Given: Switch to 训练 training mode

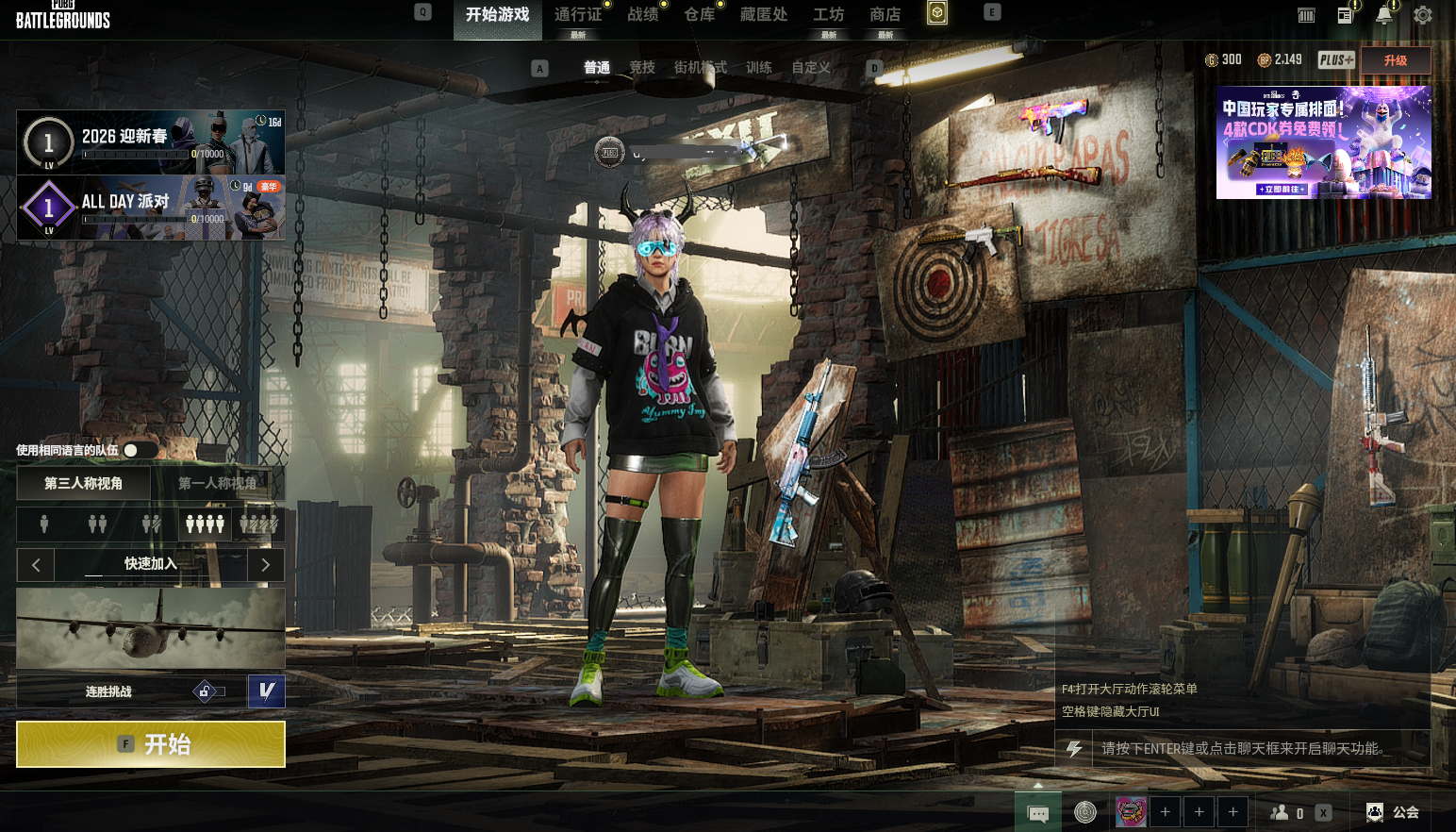Looking at the screenshot, I should (x=758, y=68).
